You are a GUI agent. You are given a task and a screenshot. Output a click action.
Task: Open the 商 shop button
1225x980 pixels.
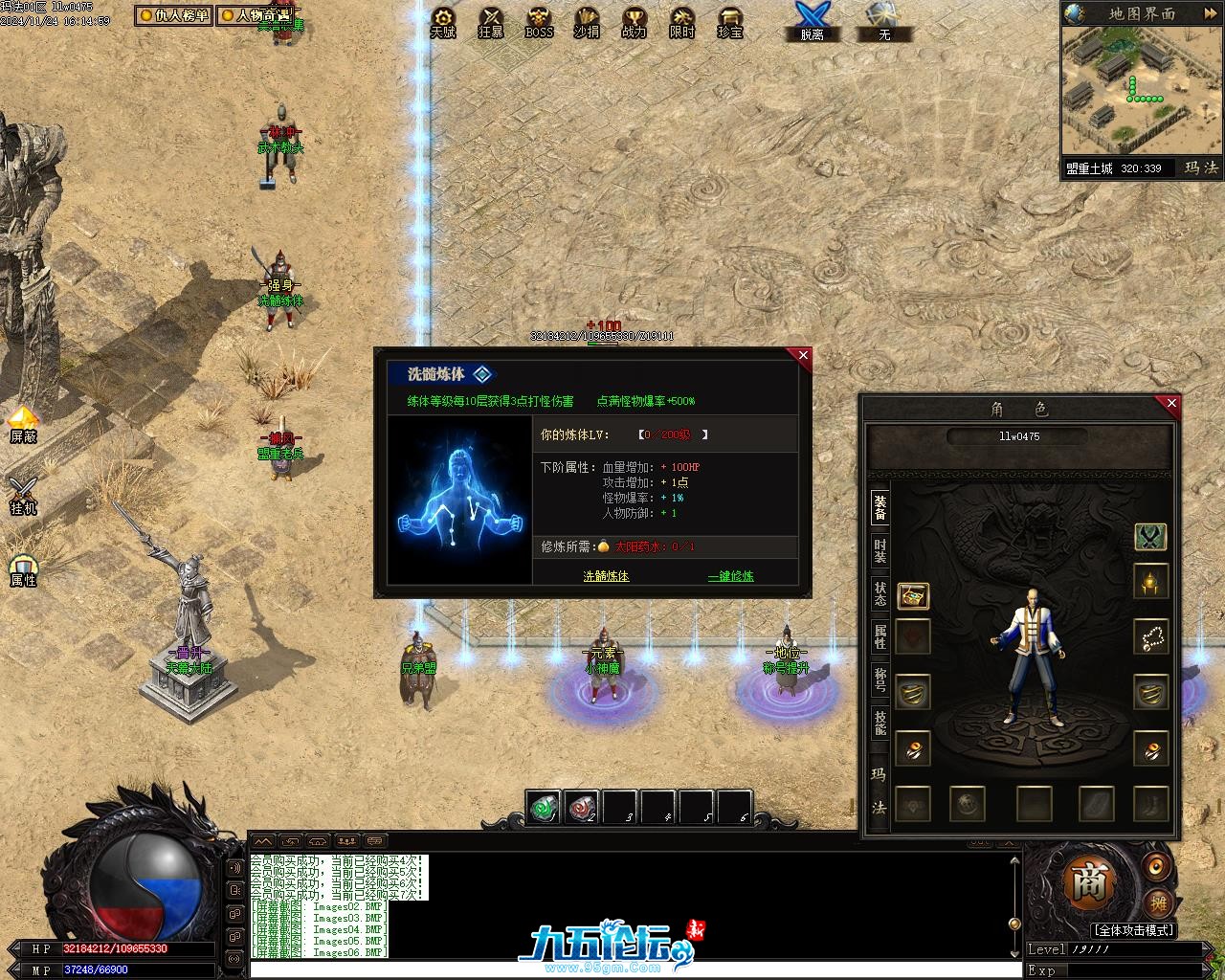1088,882
